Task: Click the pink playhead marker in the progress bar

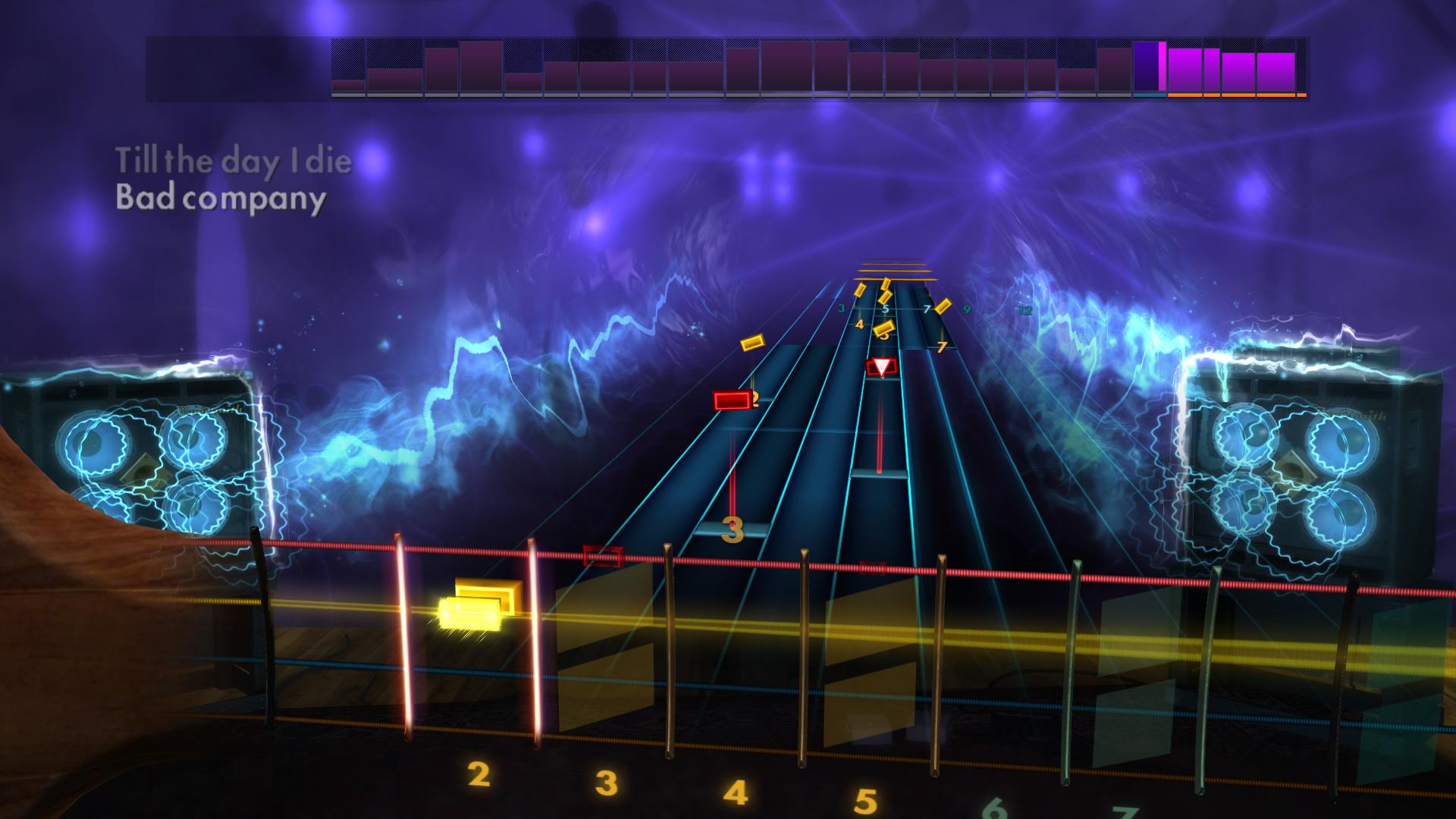Action: 1163,67
